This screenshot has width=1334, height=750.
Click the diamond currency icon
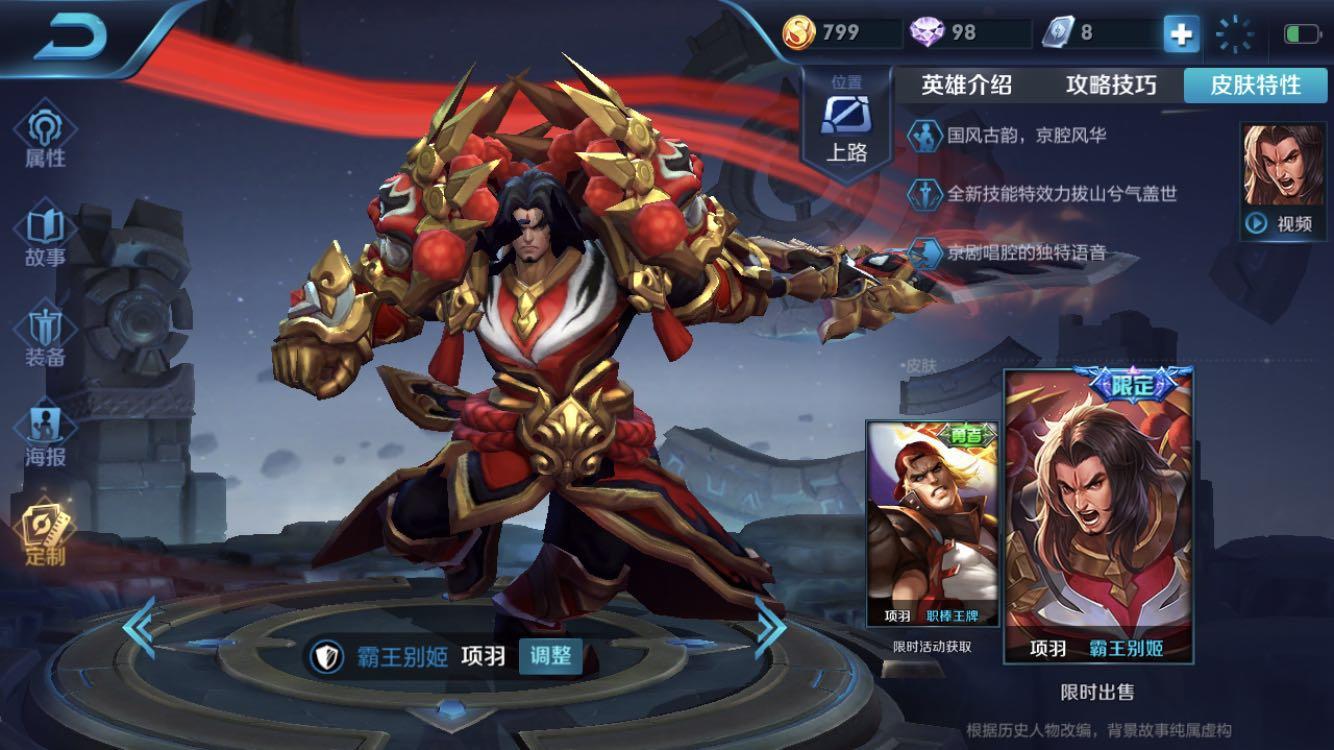[x=925, y=30]
